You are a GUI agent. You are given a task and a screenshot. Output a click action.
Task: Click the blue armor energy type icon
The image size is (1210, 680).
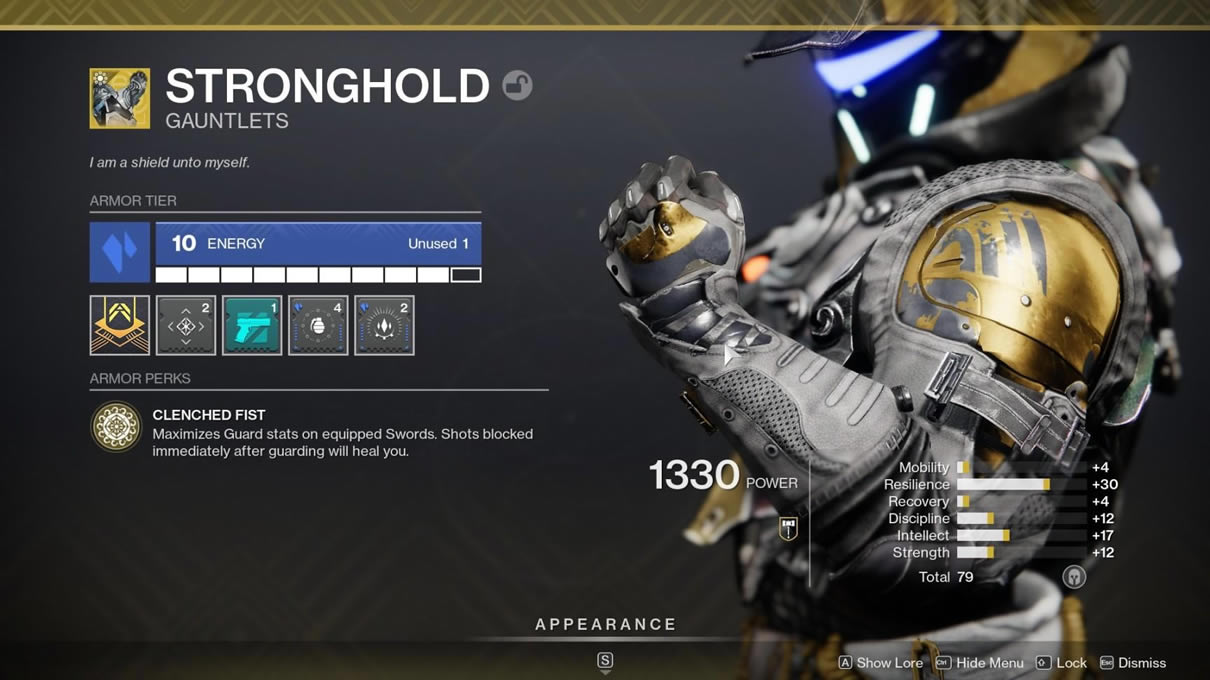[x=120, y=252]
